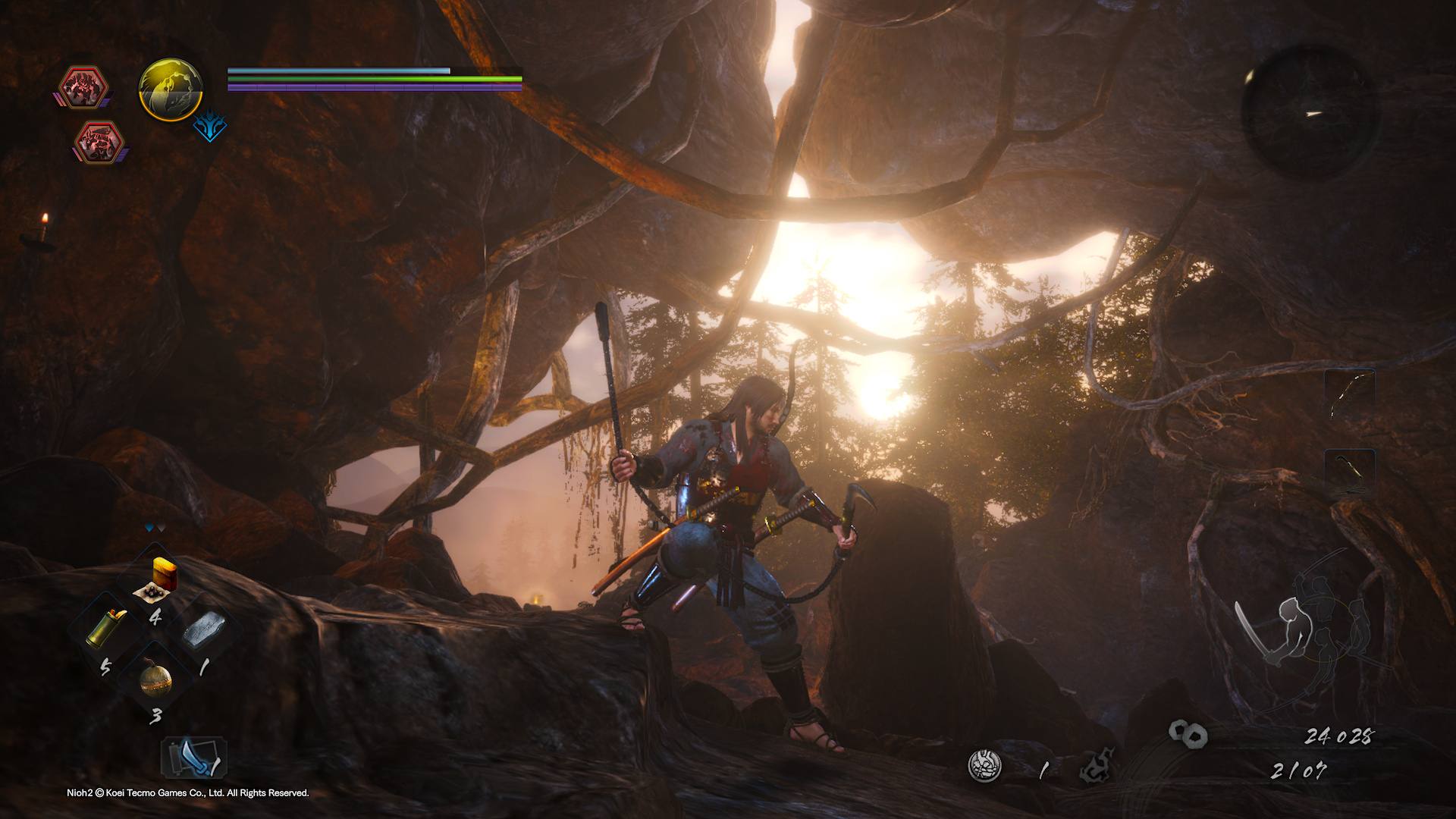Select the lower red soul core icon

pyautogui.click(x=99, y=143)
